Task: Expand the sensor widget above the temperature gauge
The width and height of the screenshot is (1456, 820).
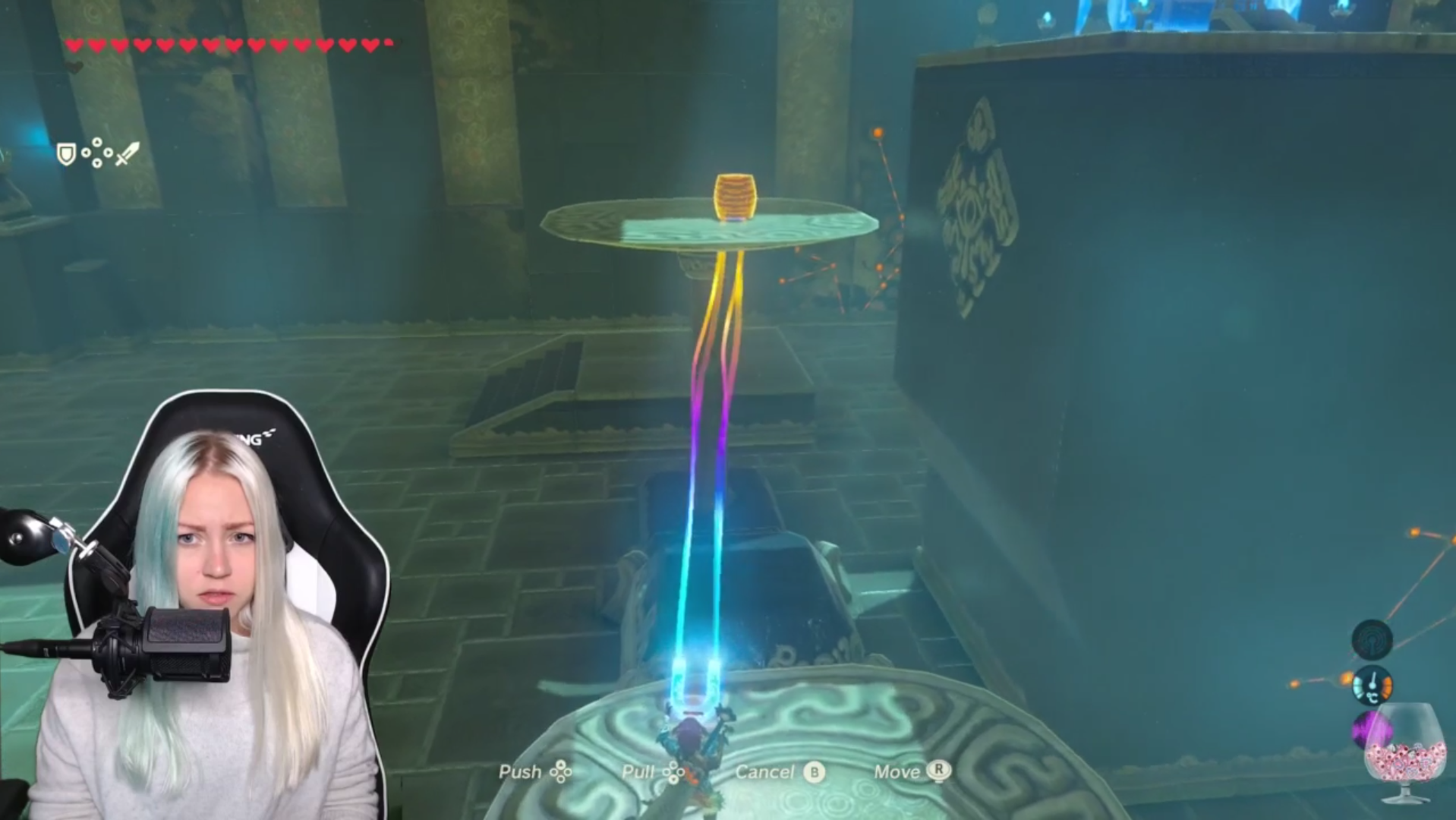Action: click(x=1372, y=640)
